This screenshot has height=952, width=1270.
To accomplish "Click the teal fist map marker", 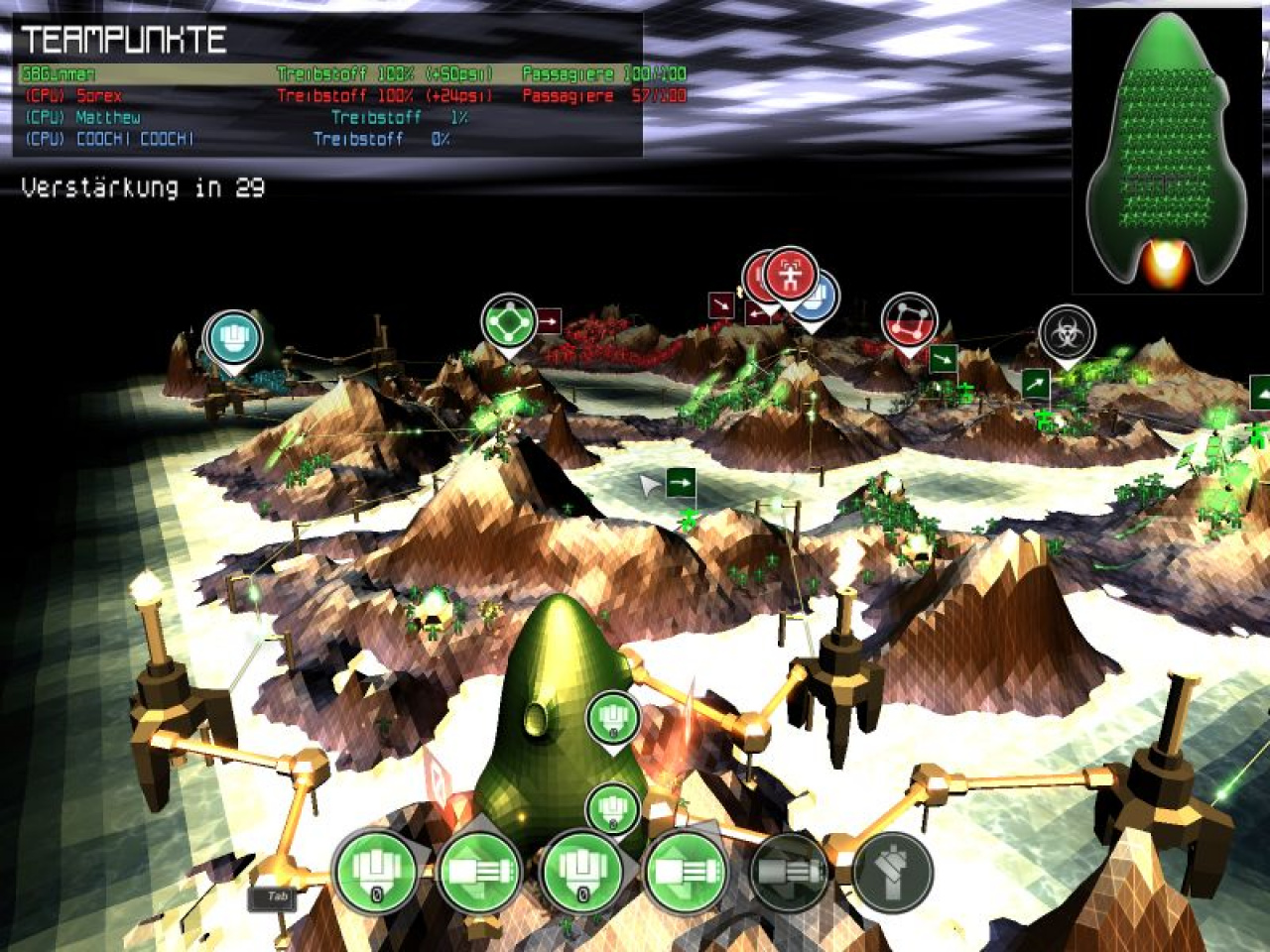I will 232,337.
